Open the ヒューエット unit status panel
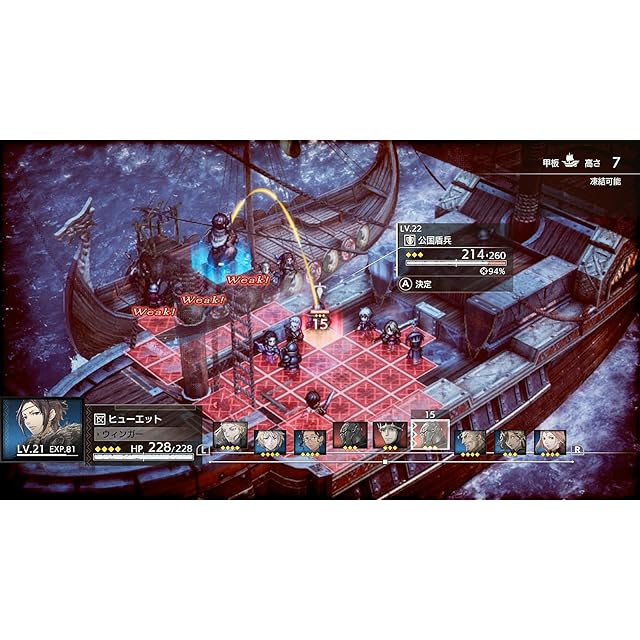640x640 pixels. tap(145, 434)
